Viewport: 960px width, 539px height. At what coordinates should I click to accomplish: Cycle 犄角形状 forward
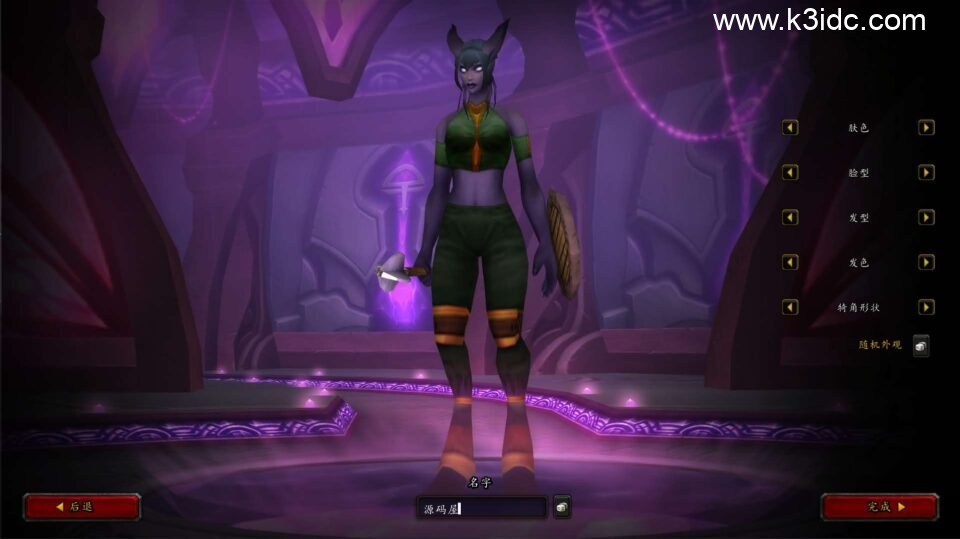point(926,307)
